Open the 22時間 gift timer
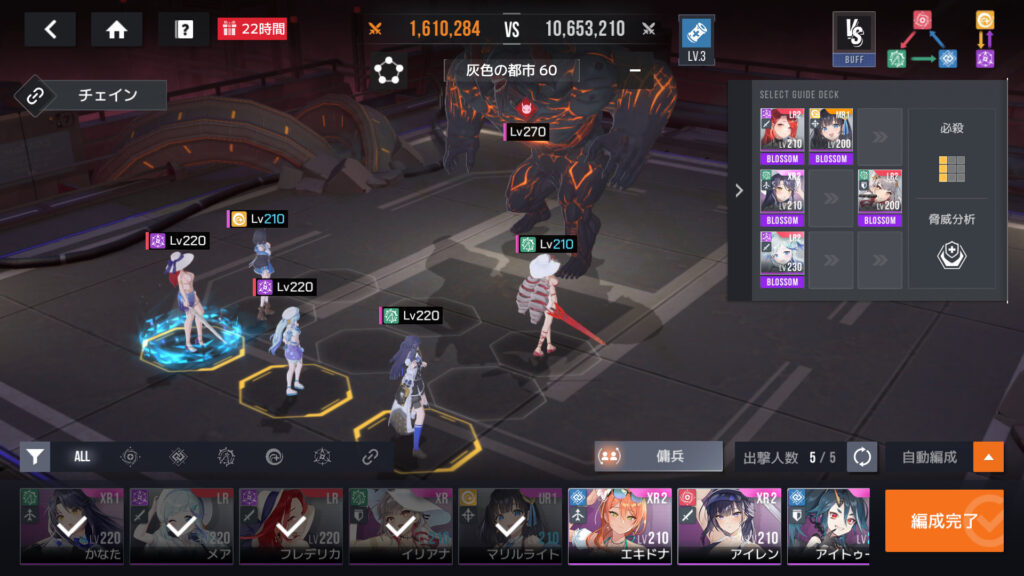Viewport: 1024px width, 576px height. coord(252,29)
